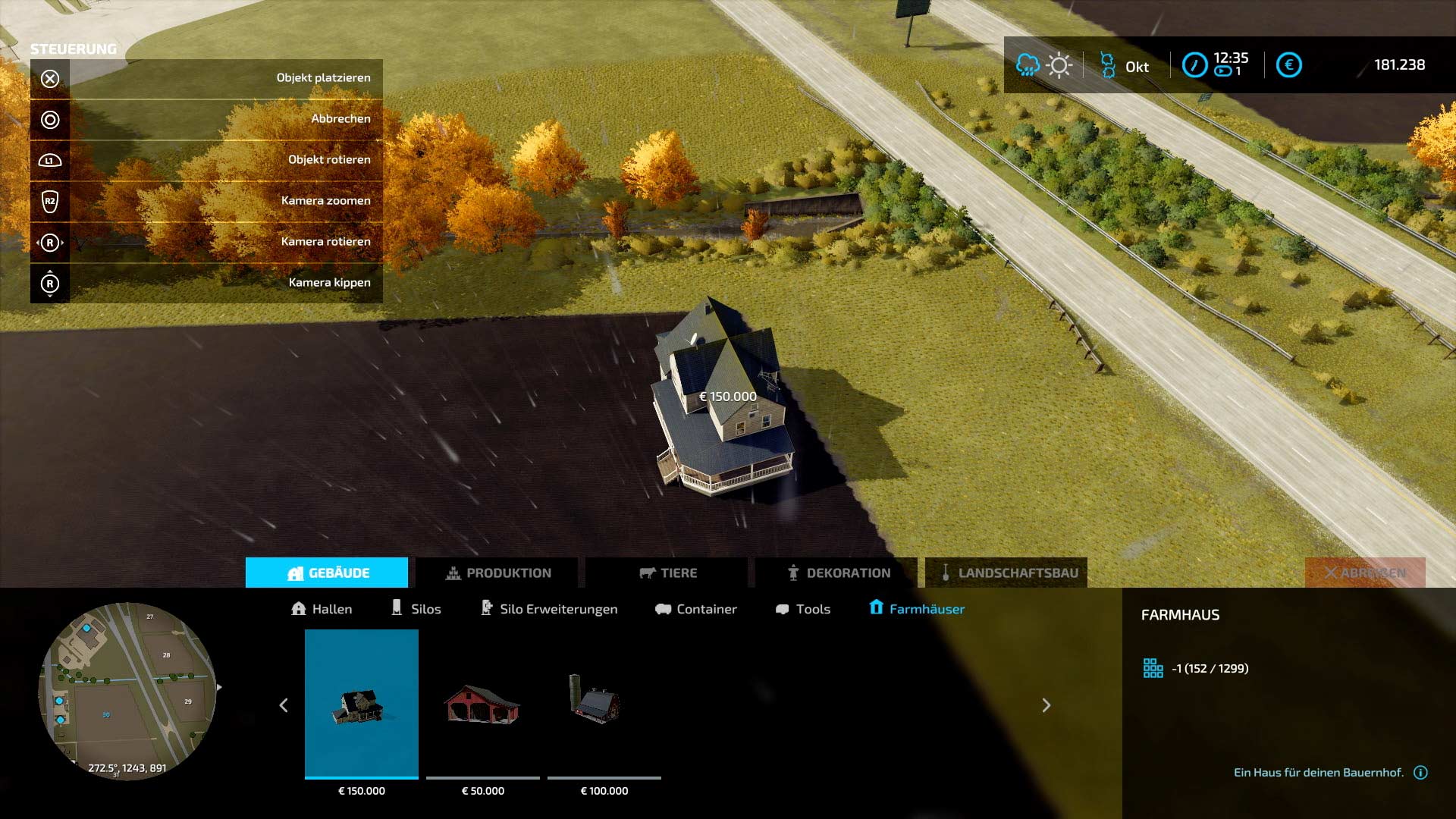Screen dimensions: 1456x819
Task: Switch to the Gebäude tab
Action: pyautogui.click(x=327, y=573)
